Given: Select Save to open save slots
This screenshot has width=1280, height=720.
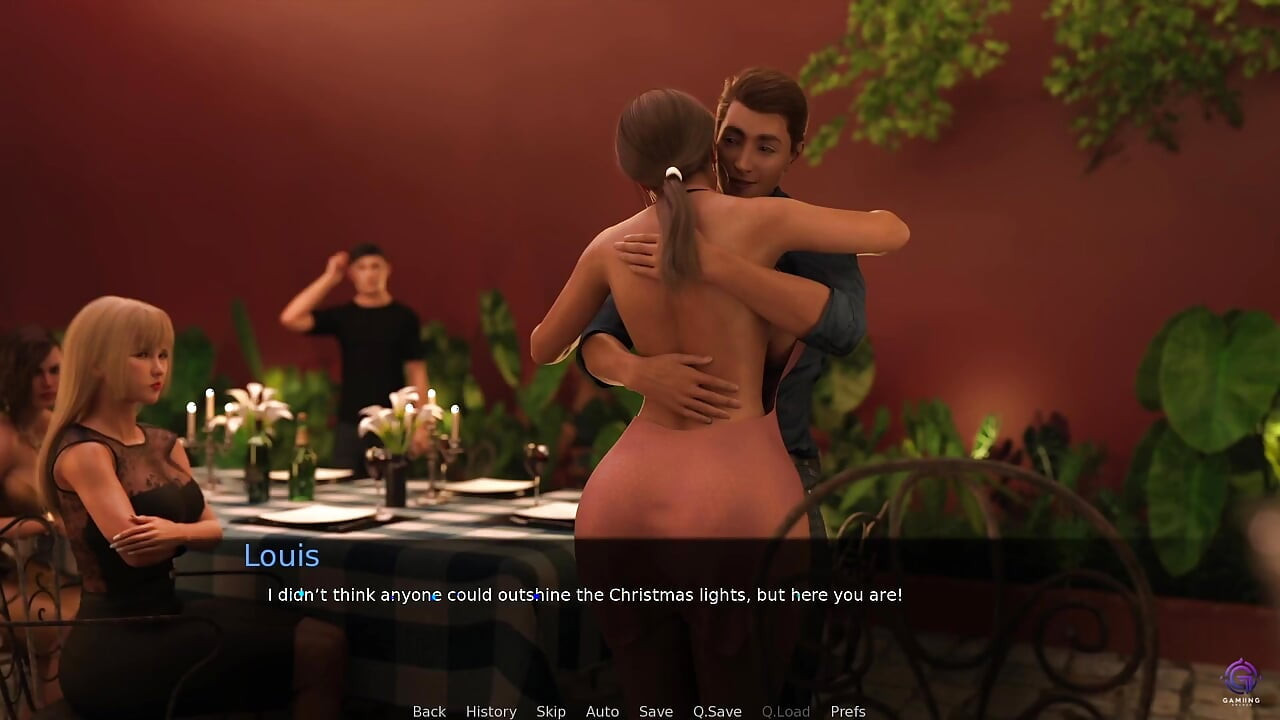Looking at the screenshot, I should [x=656, y=711].
